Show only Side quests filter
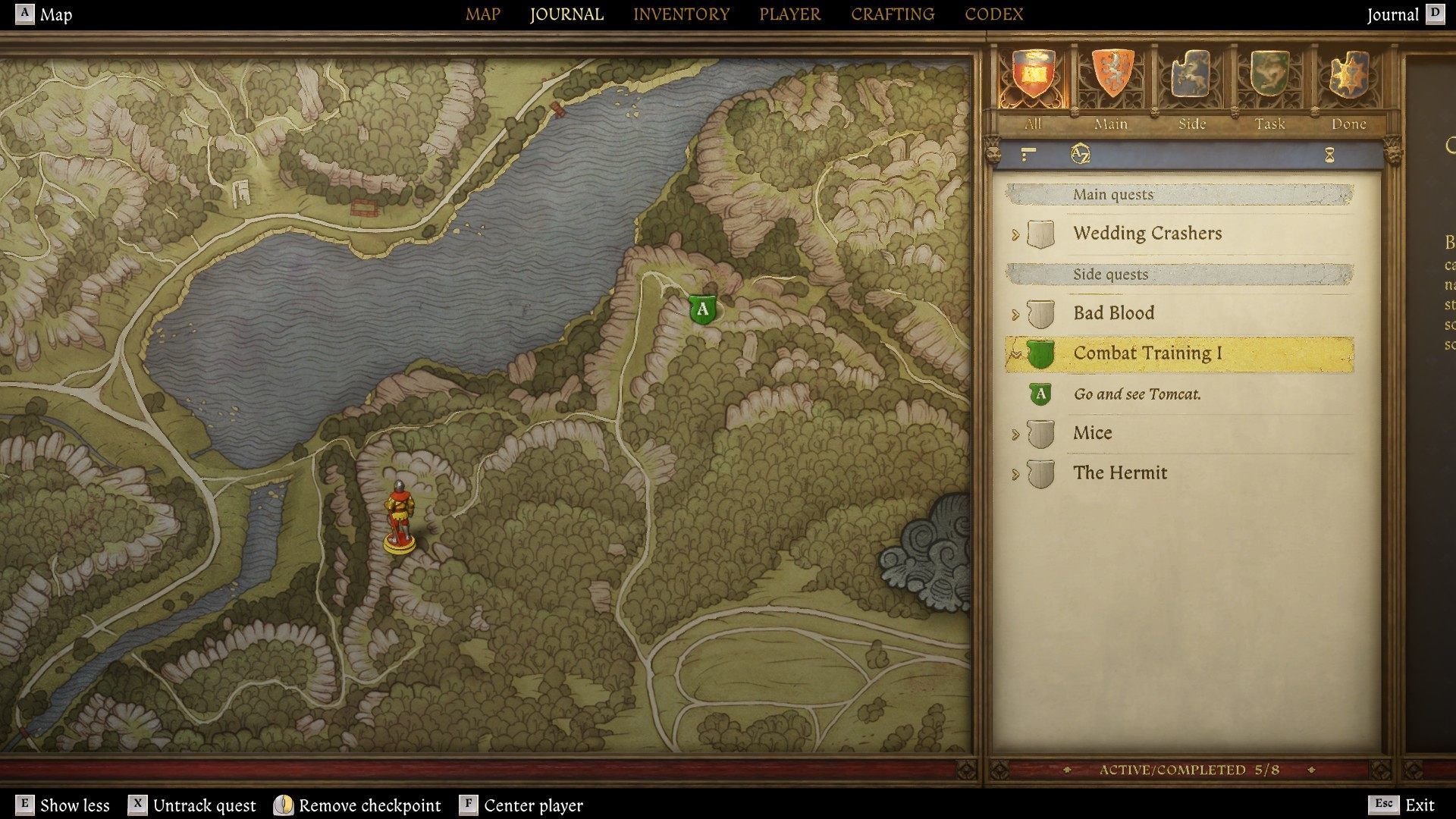The width and height of the screenshot is (1456, 819). (x=1191, y=74)
